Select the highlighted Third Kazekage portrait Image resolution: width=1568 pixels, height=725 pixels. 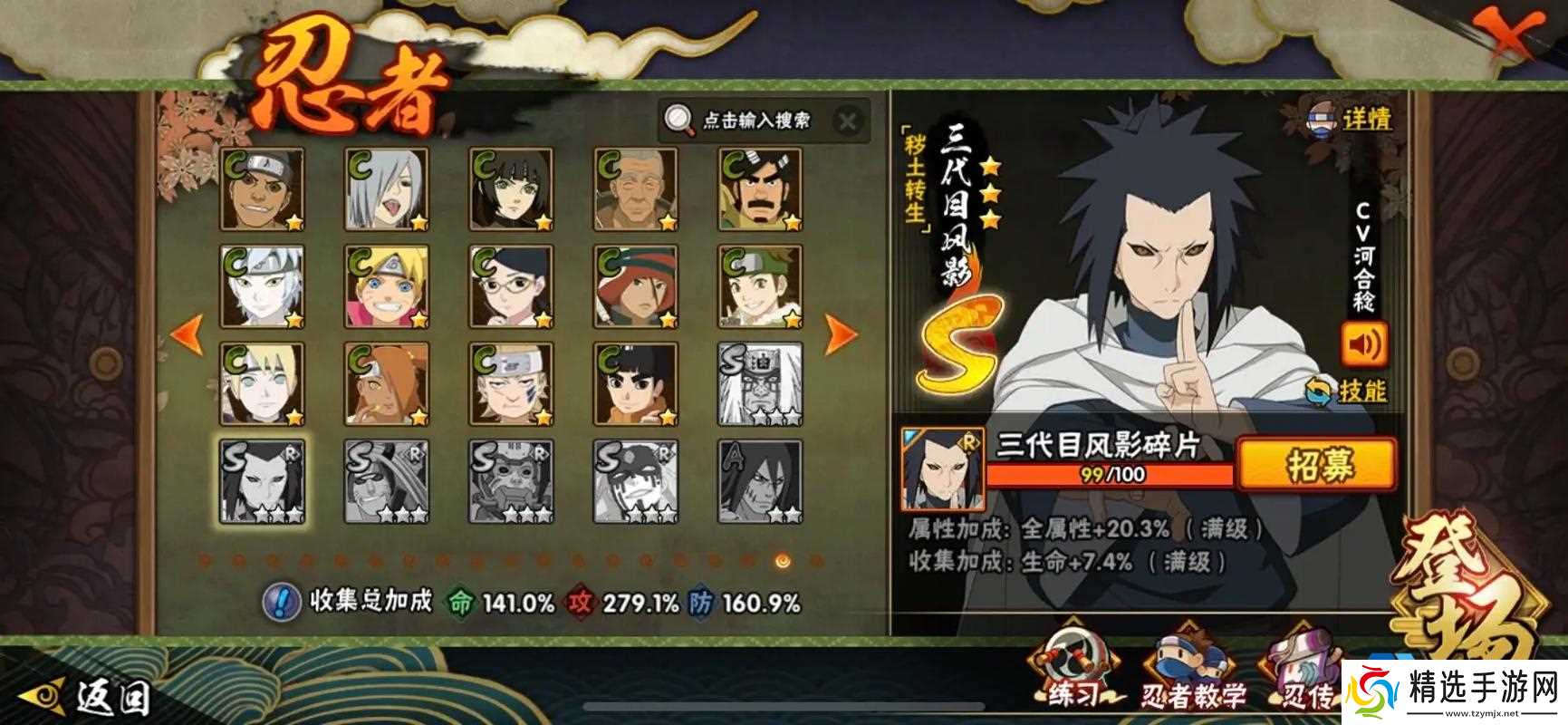click(x=262, y=481)
